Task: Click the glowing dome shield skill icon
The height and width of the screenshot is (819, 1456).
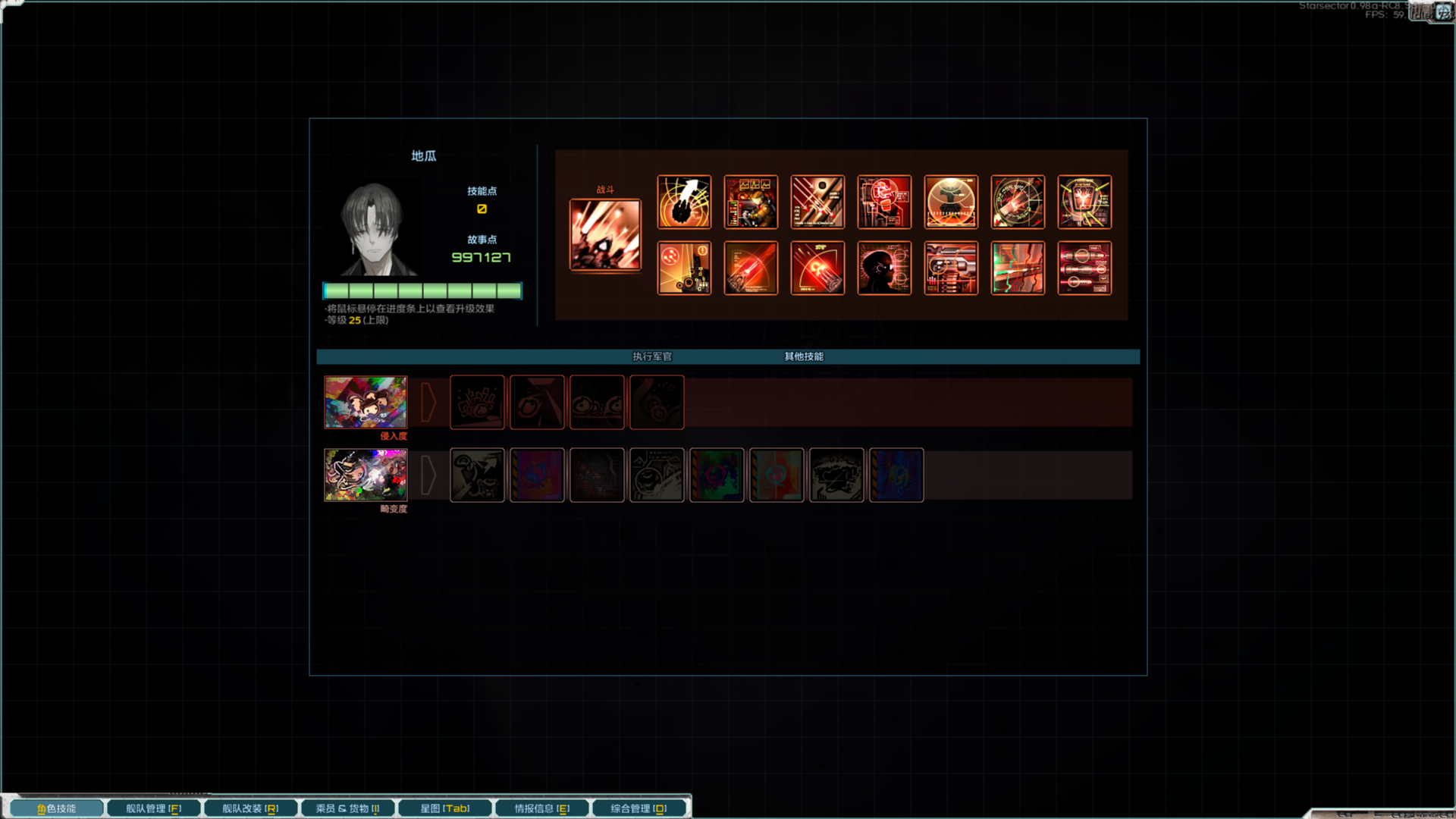Action: coord(950,202)
